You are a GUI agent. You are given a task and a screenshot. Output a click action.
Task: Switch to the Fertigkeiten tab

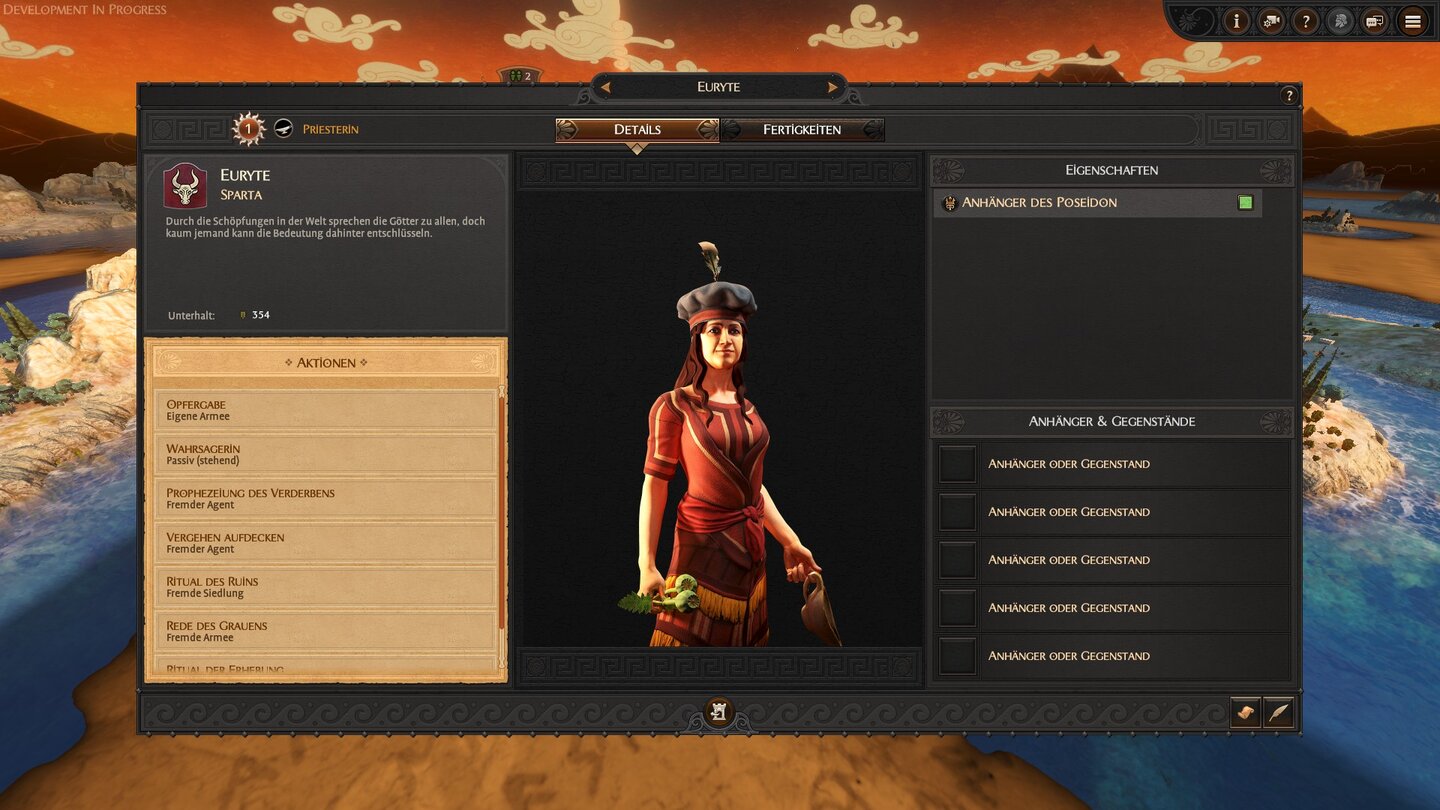pyautogui.click(x=802, y=130)
